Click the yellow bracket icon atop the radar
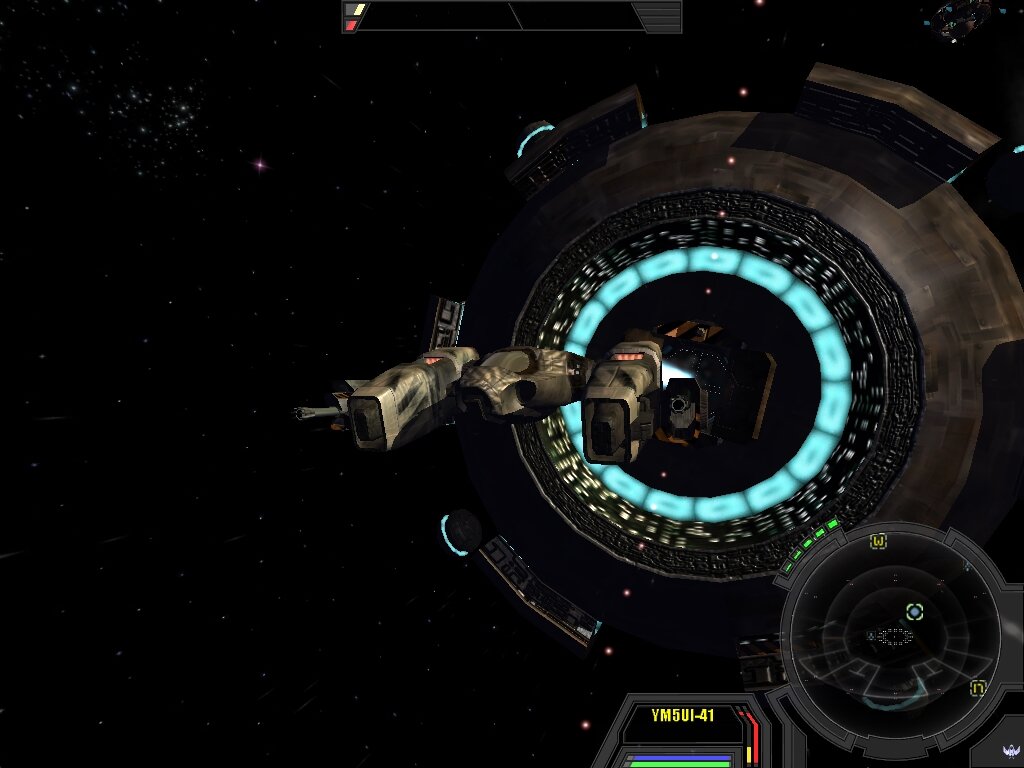 [x=878, y=542]
